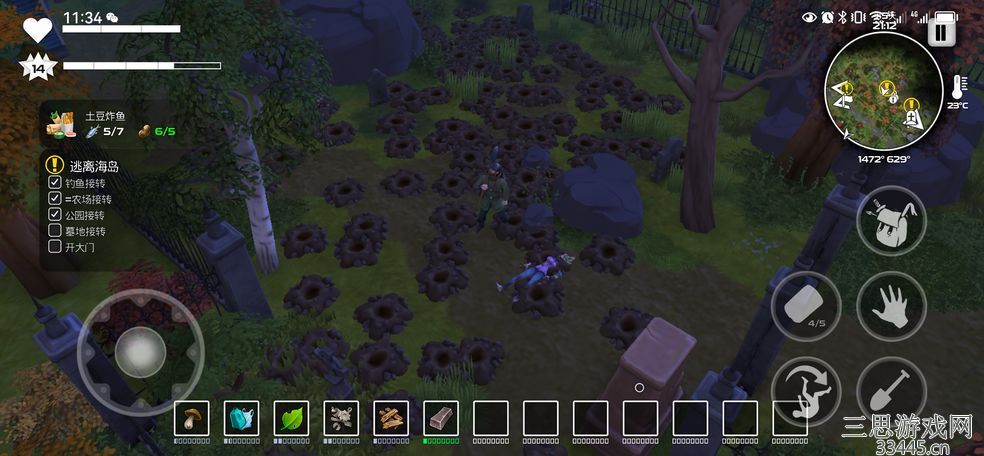The image size is (984, 456).
Task: Pause the game with the top-right button
Action: click(x=940, y=32)
